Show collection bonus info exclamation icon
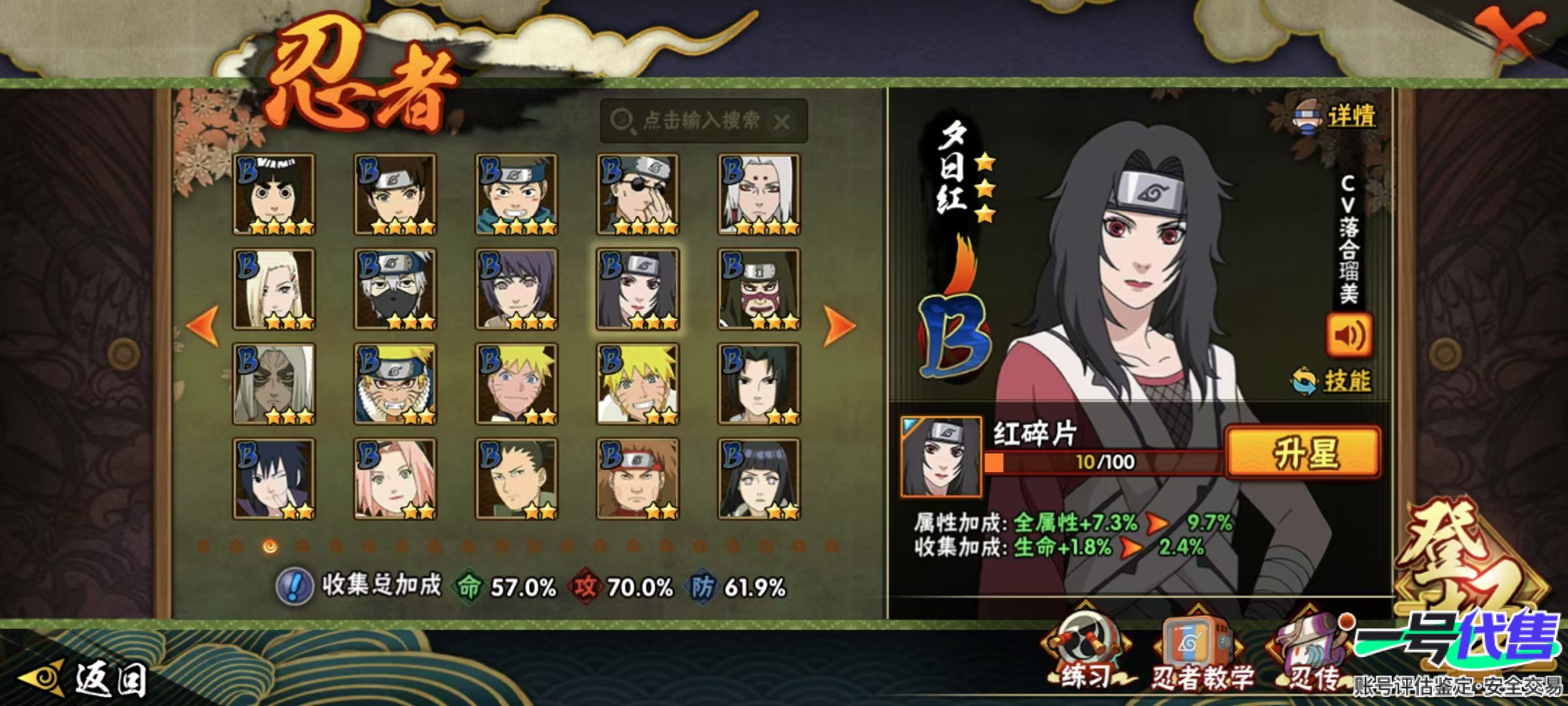This screenshot has height=706, width=1568. pos(295,586)
